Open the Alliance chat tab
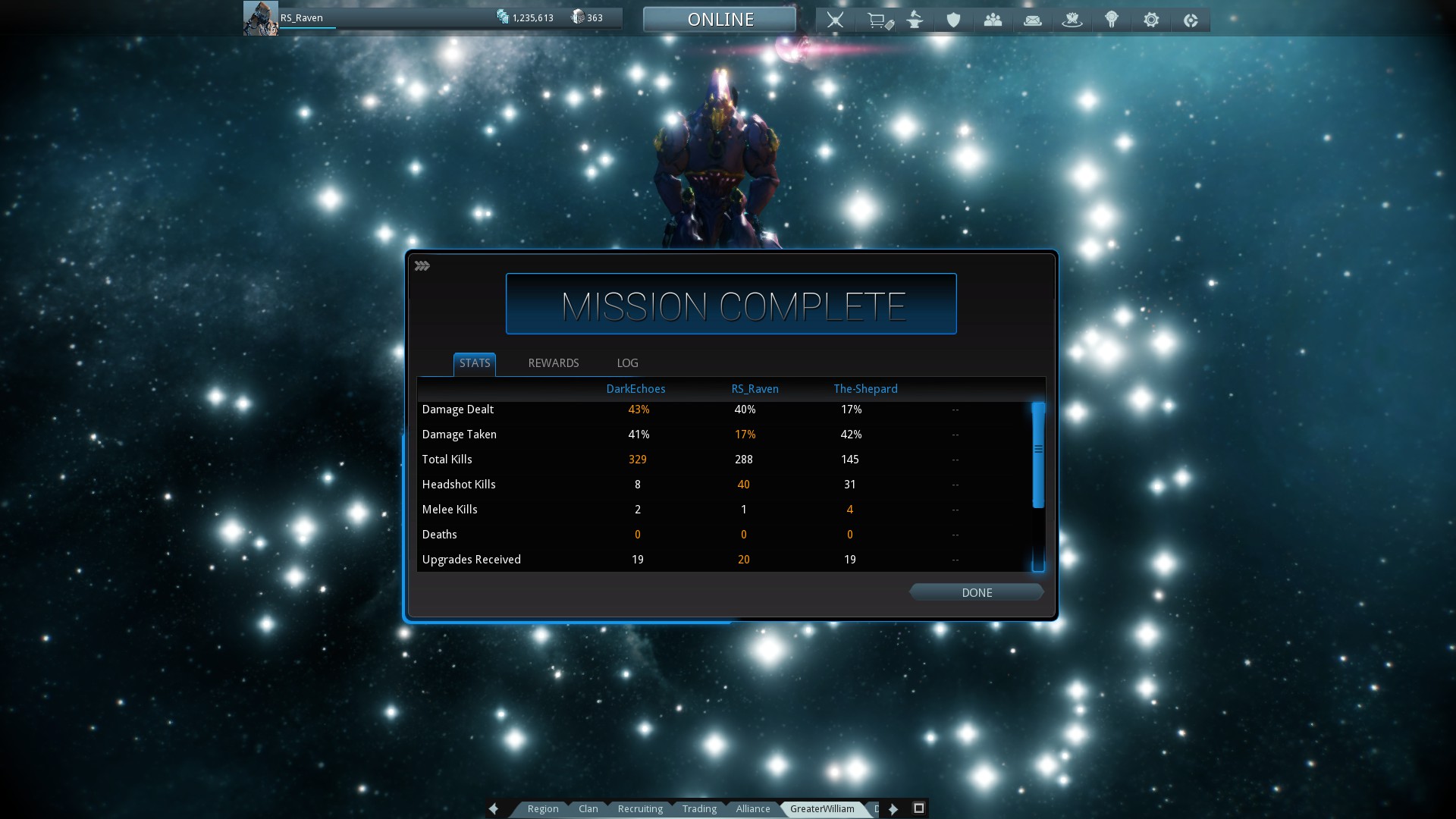The width and height of the screenshot is (1456, 819). tap(753, 808)
